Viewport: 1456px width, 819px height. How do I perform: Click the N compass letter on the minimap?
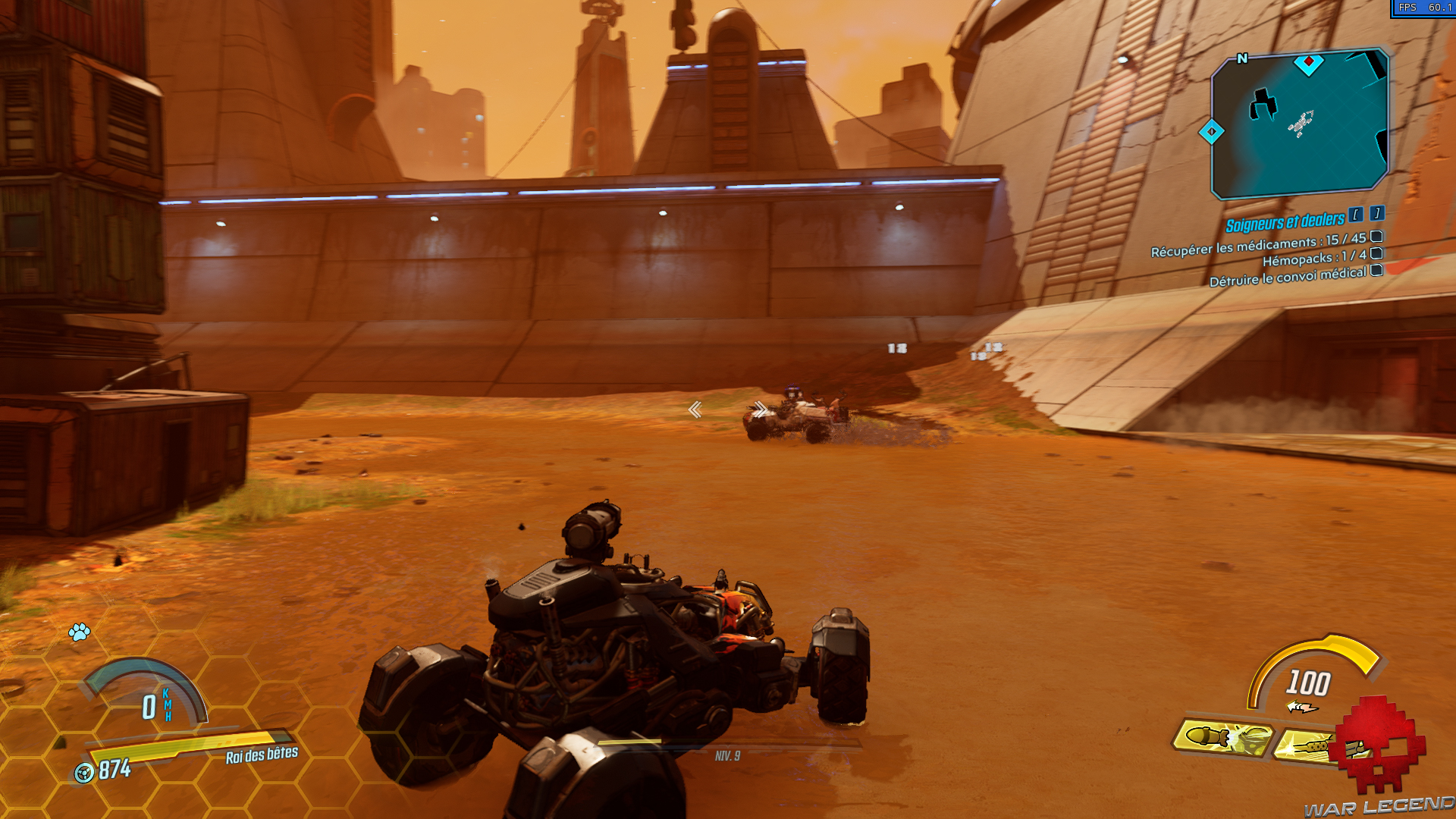pyautogui.click(x=1241, y=57)
